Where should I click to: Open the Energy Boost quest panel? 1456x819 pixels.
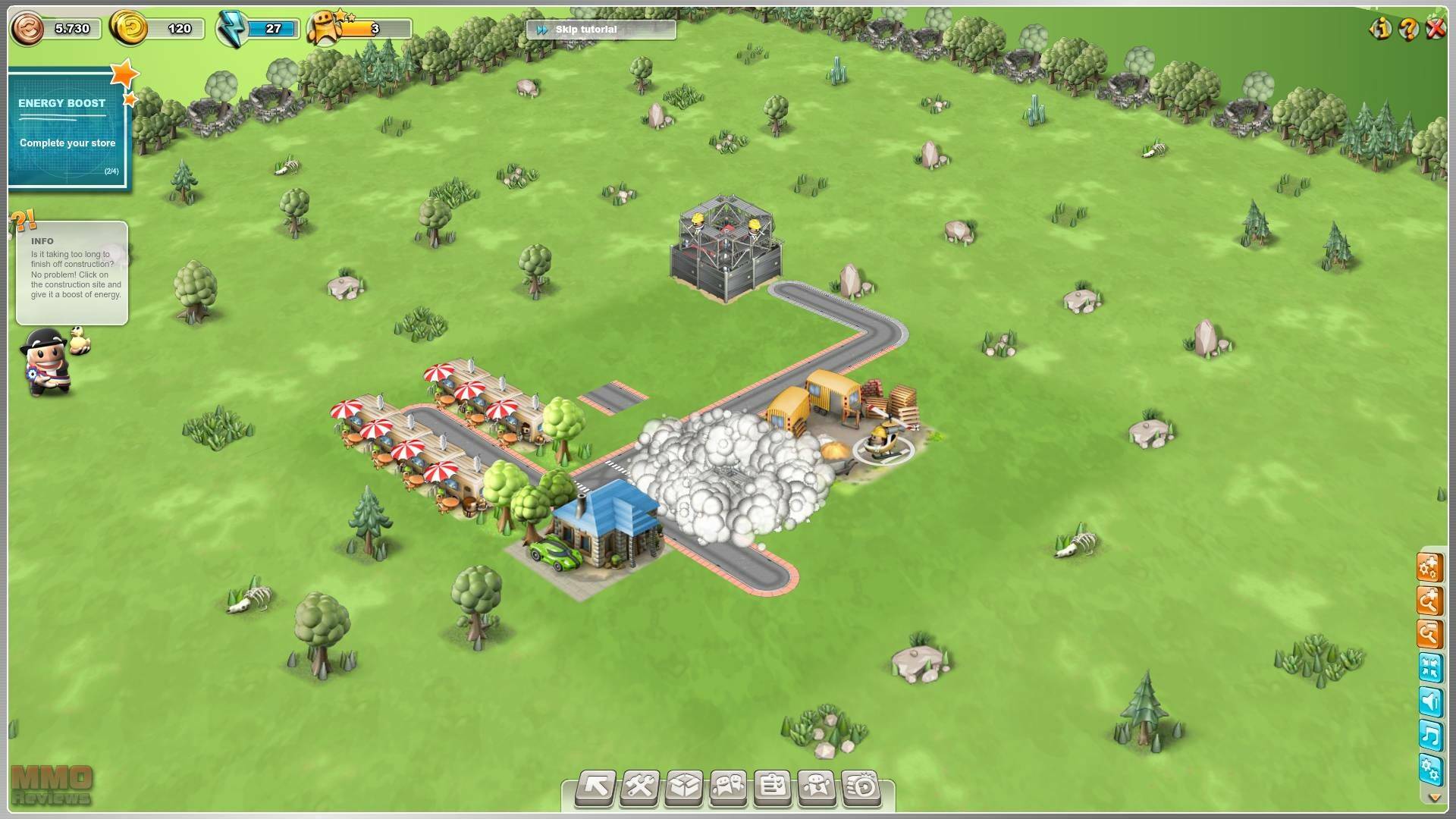68,129
